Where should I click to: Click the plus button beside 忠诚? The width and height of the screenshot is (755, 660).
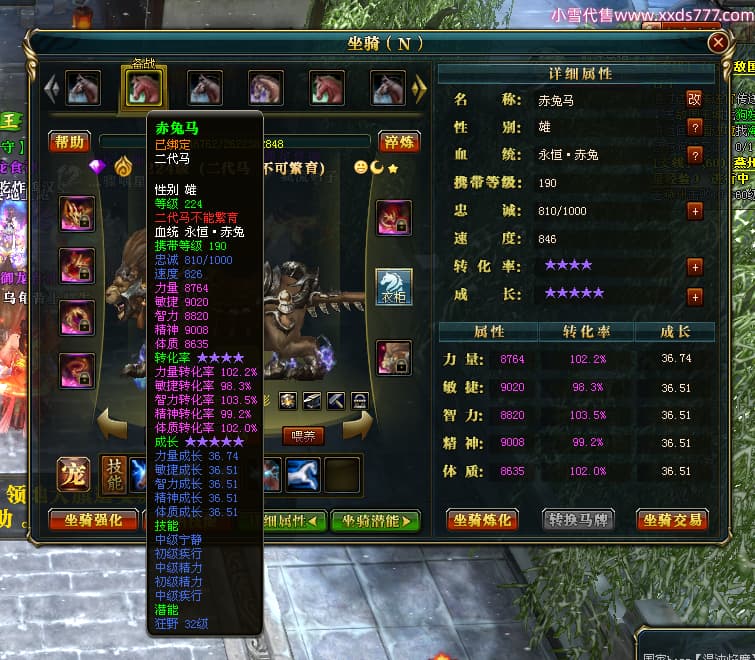pyautogui.click(x=694, y=211)
